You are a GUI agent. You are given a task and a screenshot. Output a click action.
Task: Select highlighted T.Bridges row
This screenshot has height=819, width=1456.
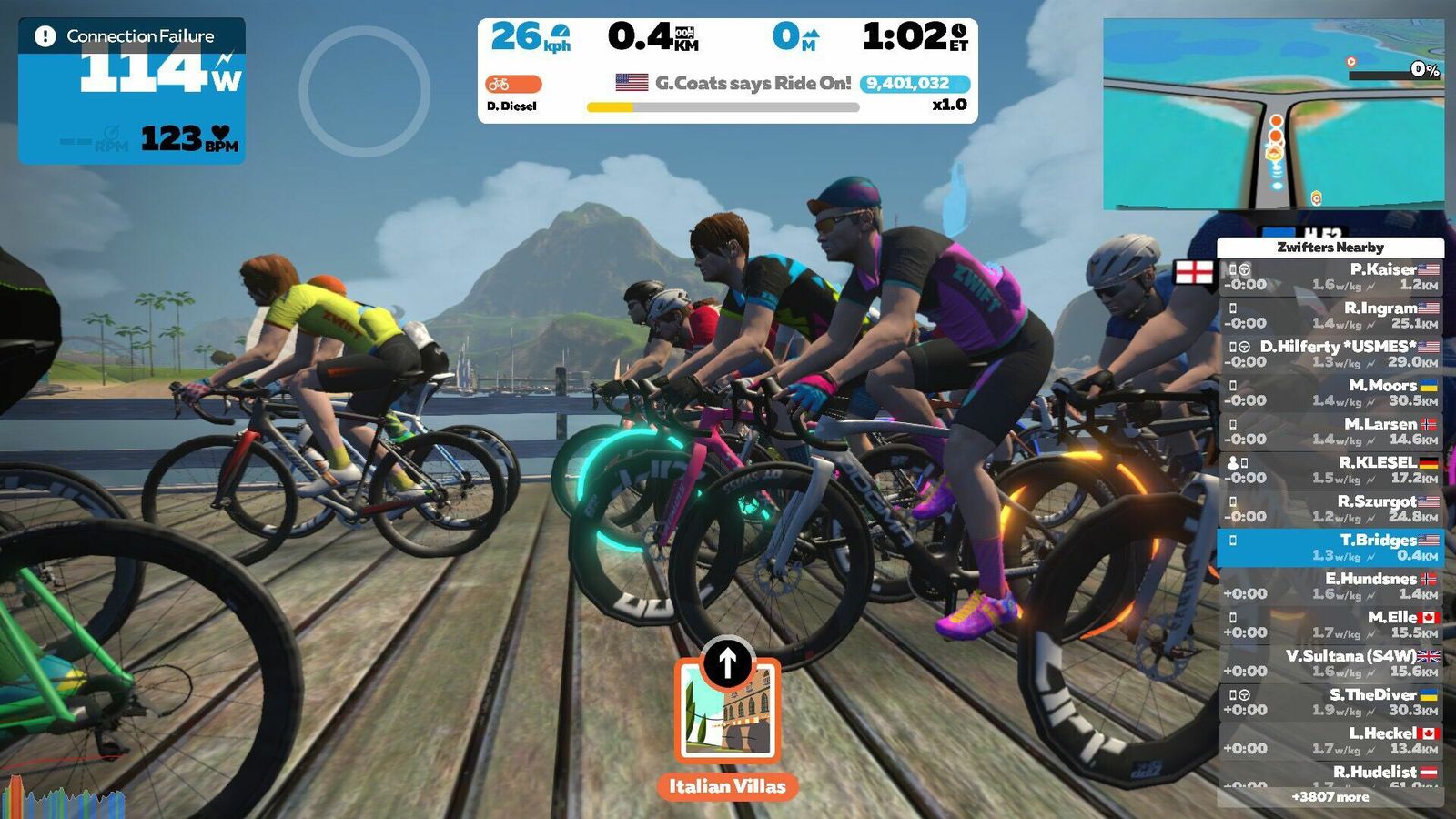(1330, 547)
